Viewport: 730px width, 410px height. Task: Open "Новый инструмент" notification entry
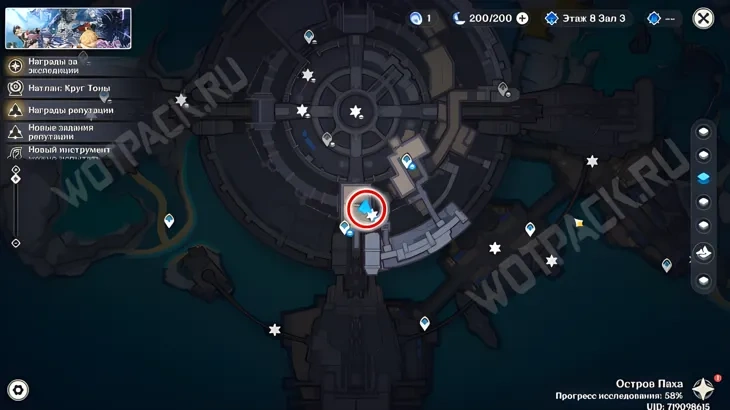tap(60, 151)
